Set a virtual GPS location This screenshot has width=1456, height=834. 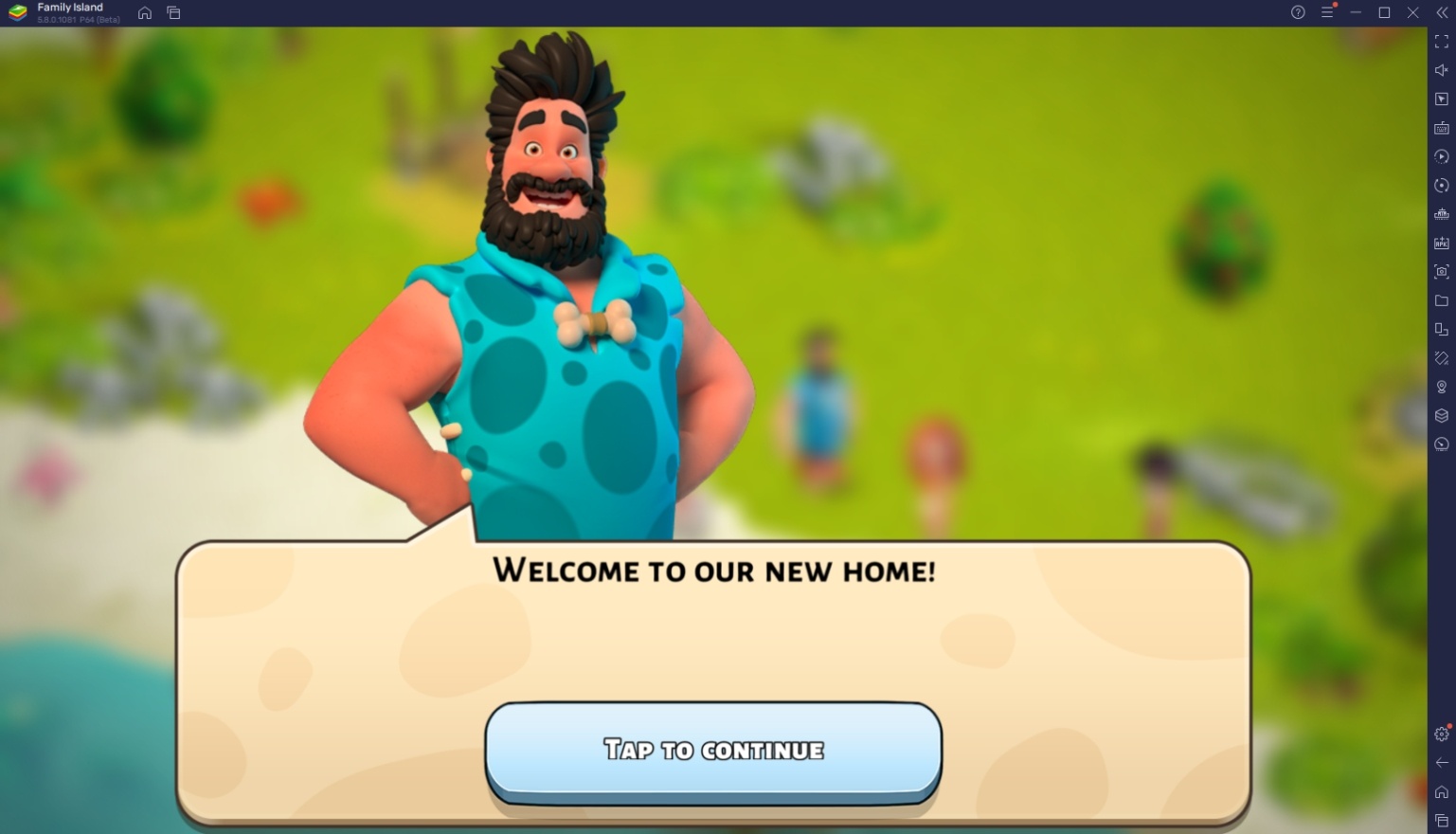[1441, 387]
